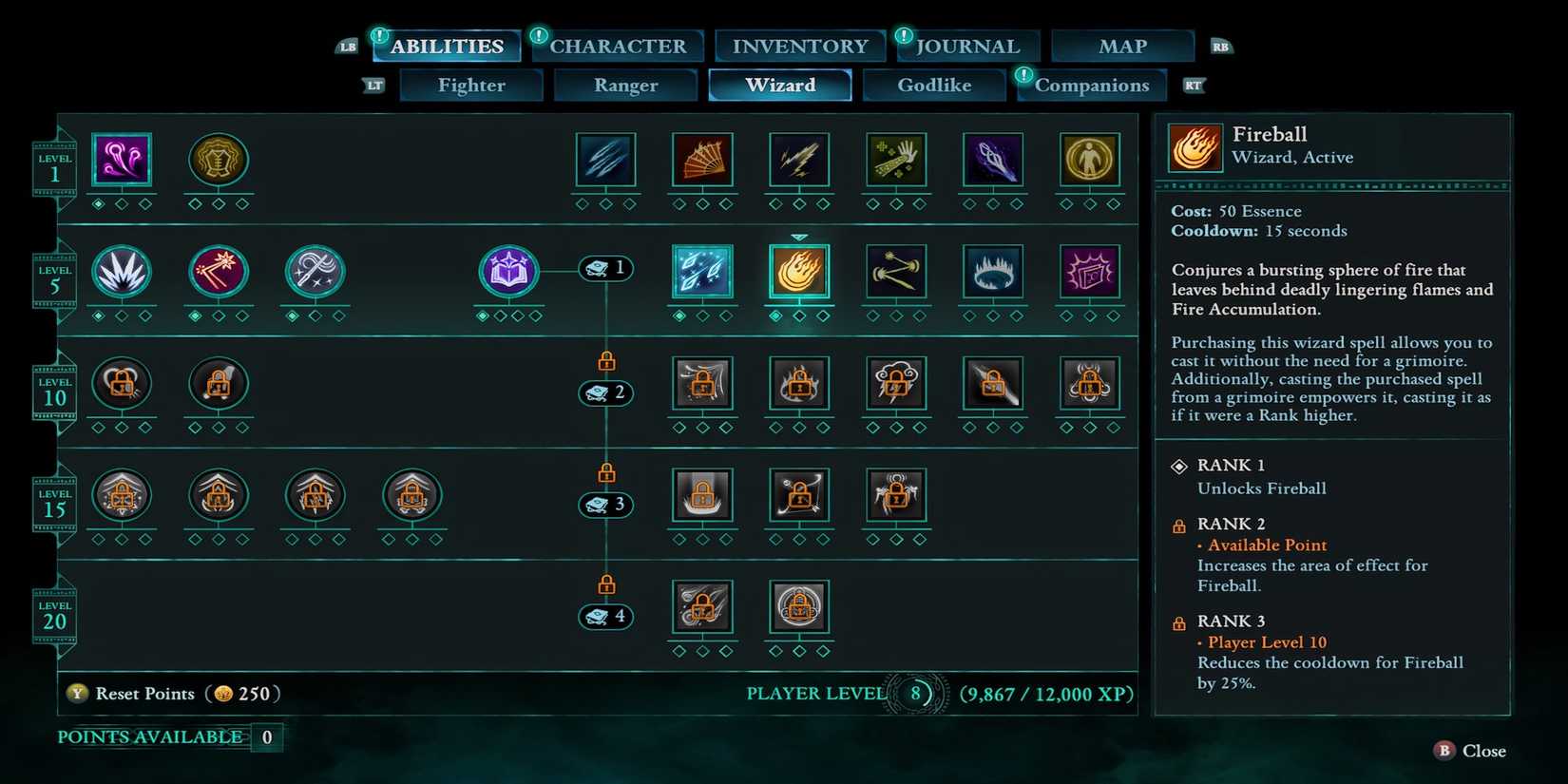The image size is (1568, 784).
Task: Switch to the Fighter tab
Action: pos(470,85)
